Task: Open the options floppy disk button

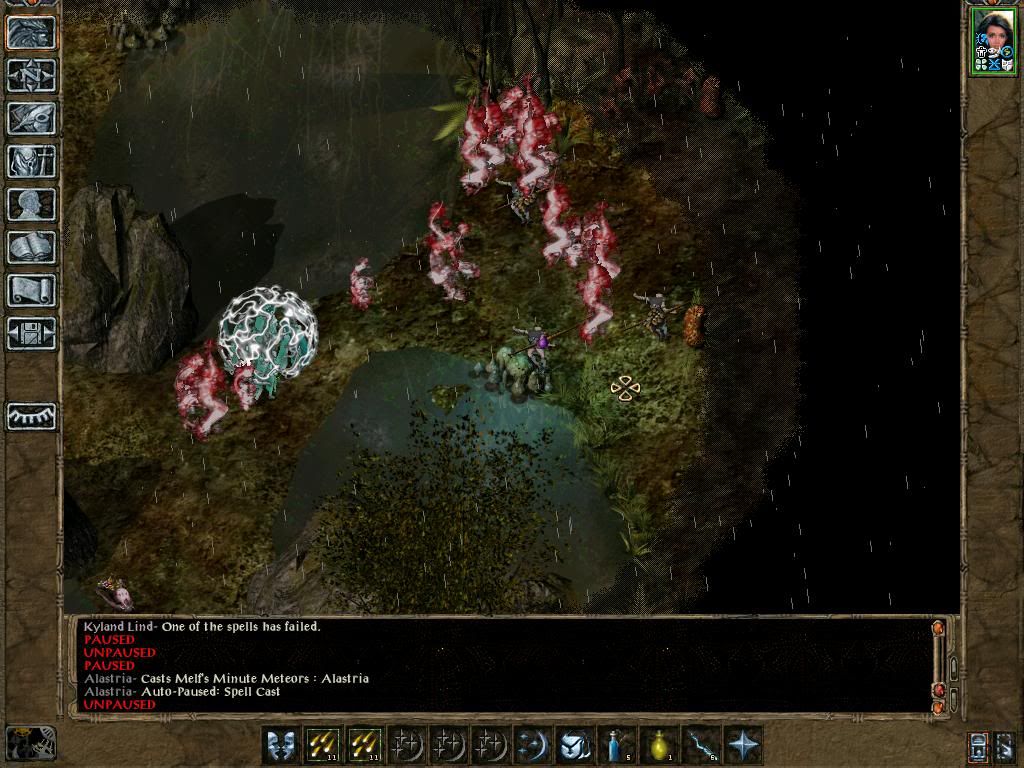Action: click(31, 333)
